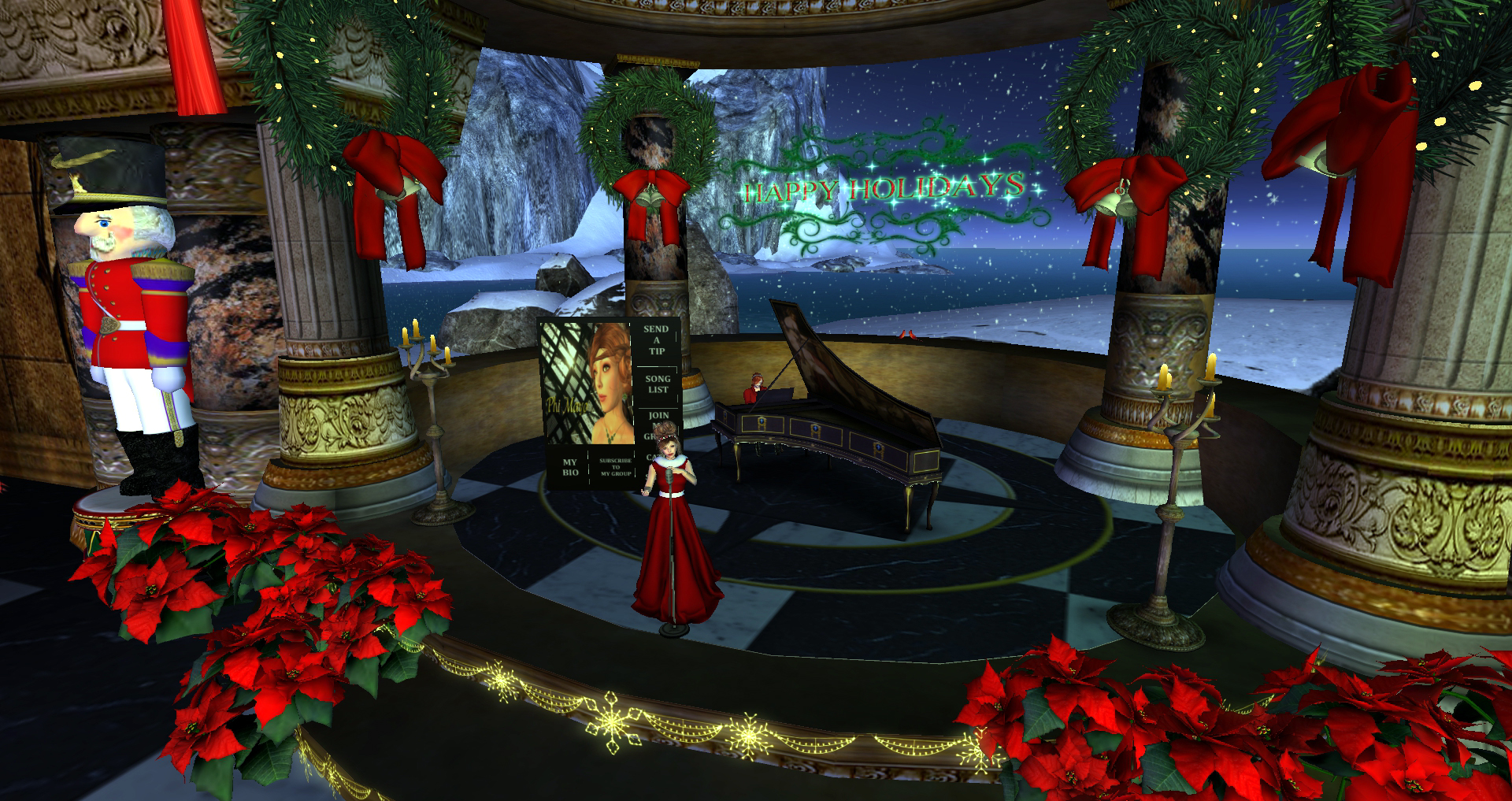1512x801 pixels.
Task: Open the Song List panel
Action: point(657,384)
